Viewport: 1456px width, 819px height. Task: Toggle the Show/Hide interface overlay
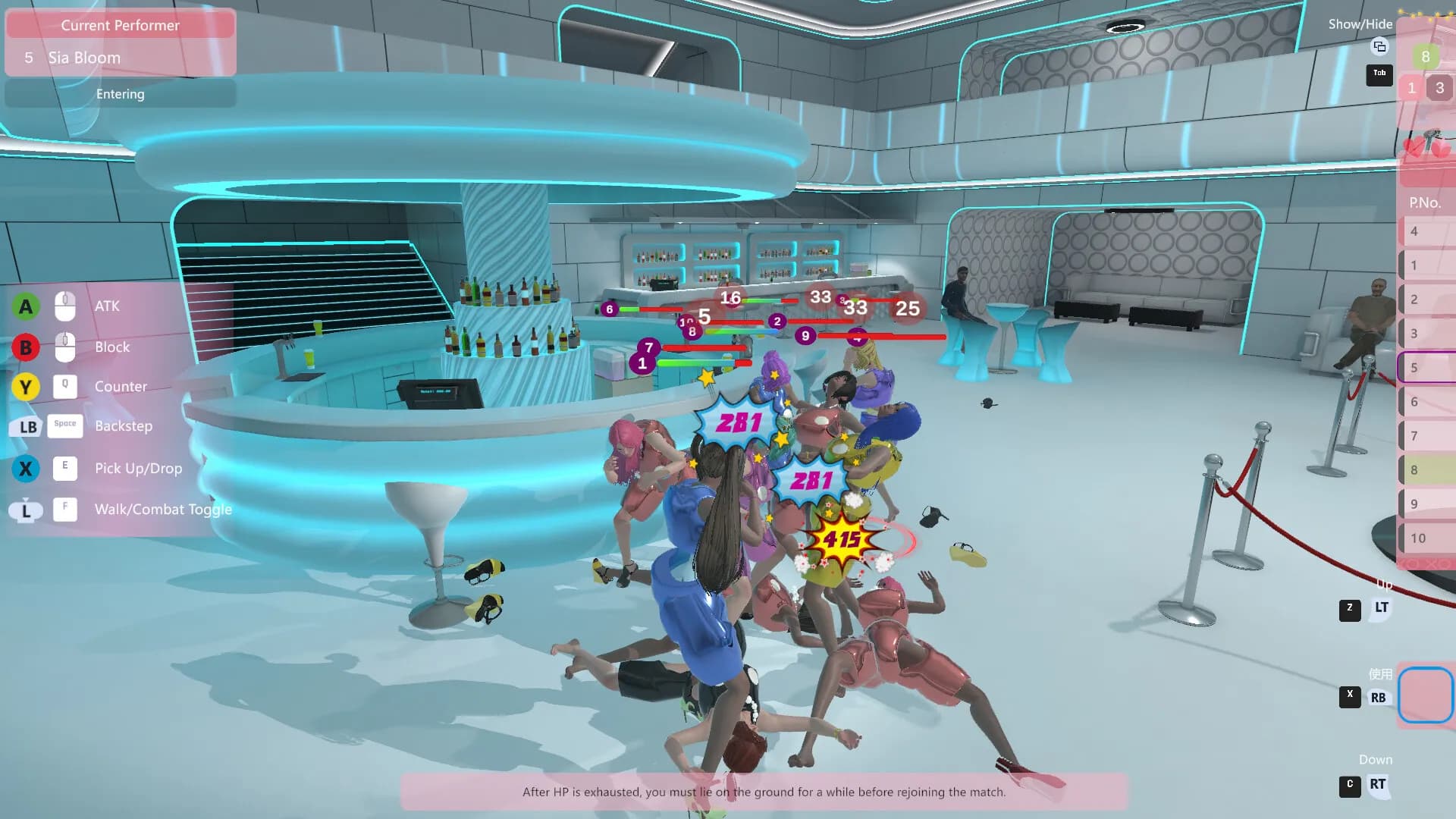(x=1361, y=24)
